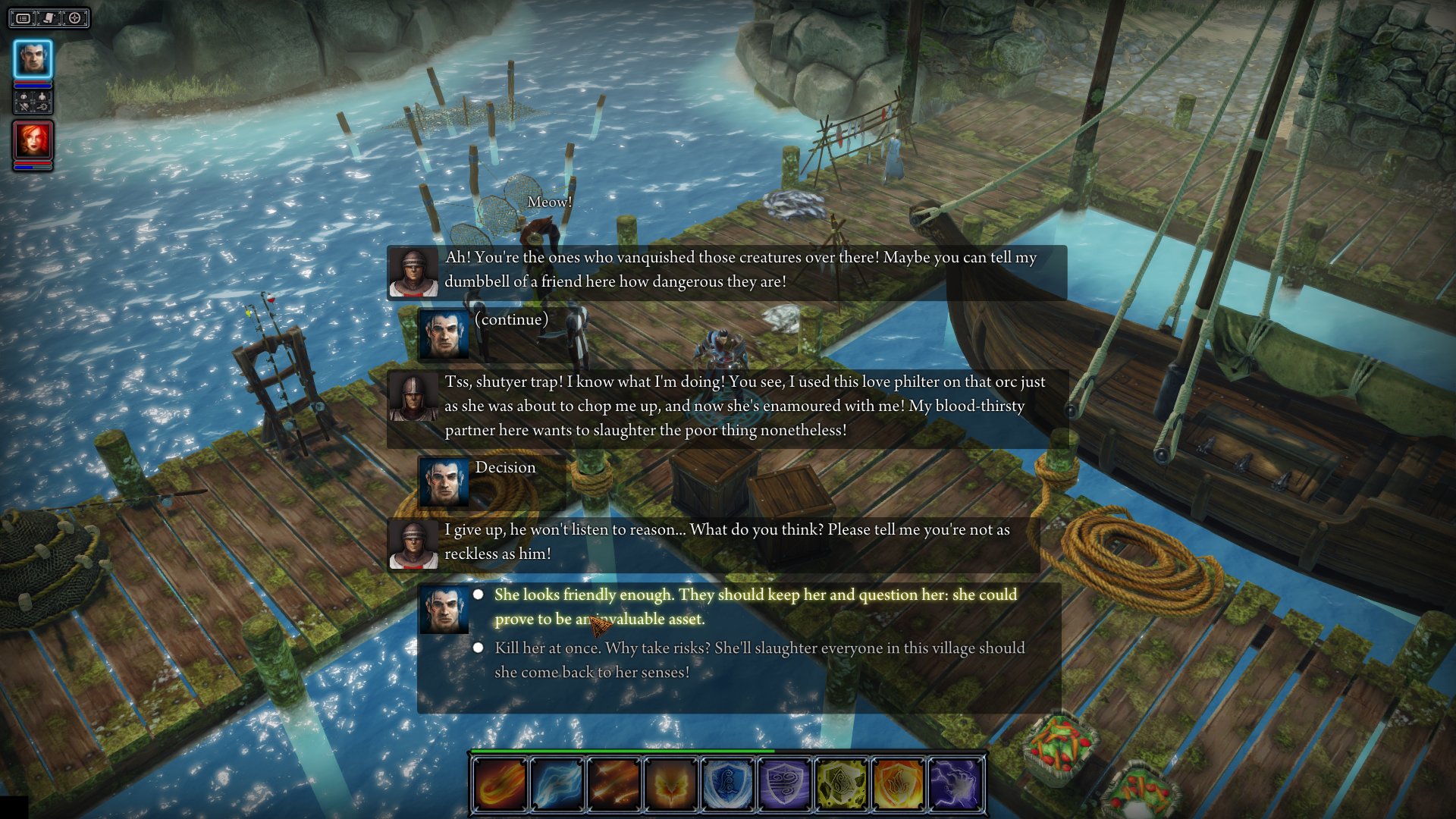This screenshot has height=819, width=1456.
Task: Activate the fiery comet skill in the hotbar
Action: pos(500,784)
